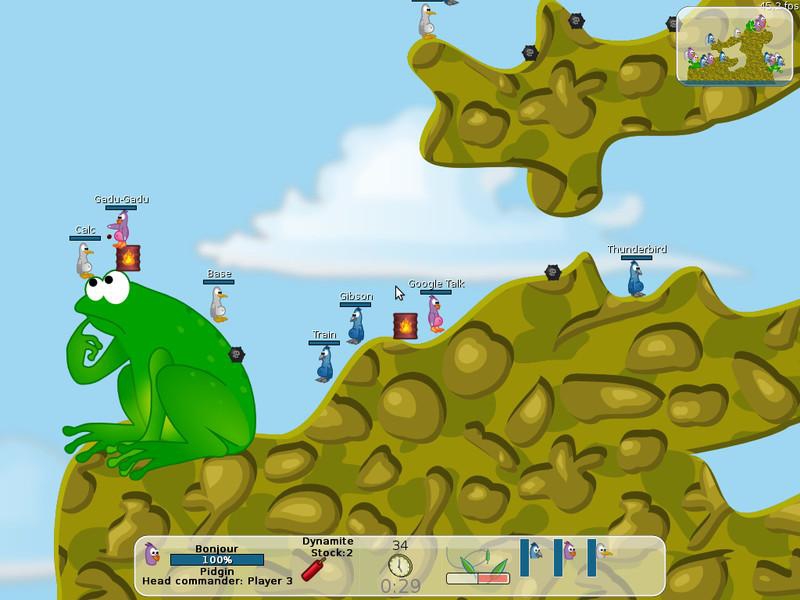Select the white bird team icon

pos(602,549)
